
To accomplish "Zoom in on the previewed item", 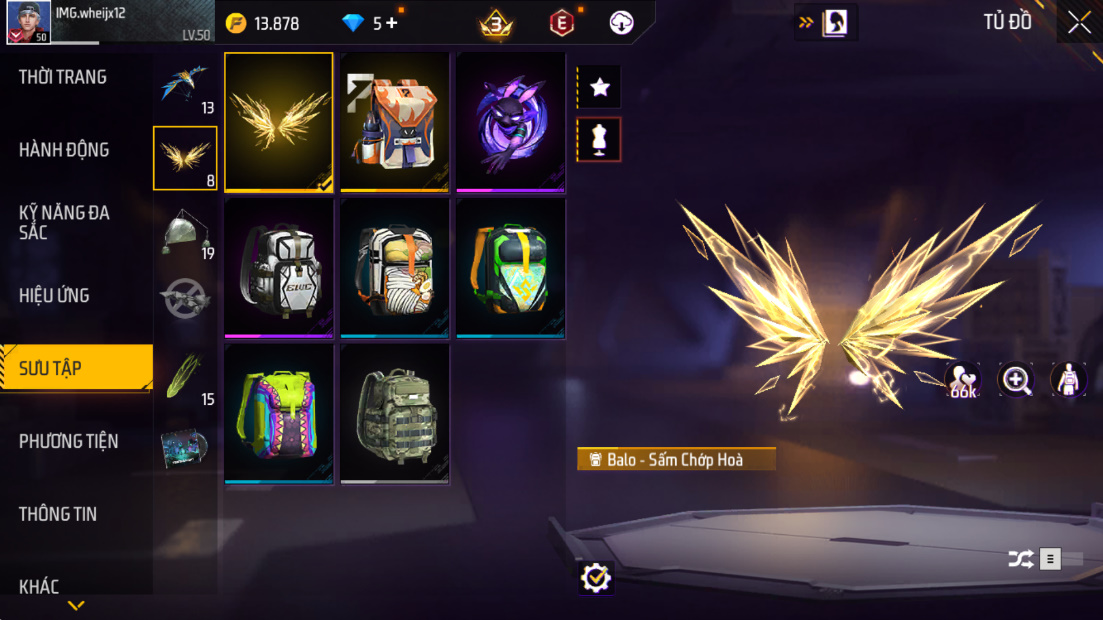I will [1016, 379].
